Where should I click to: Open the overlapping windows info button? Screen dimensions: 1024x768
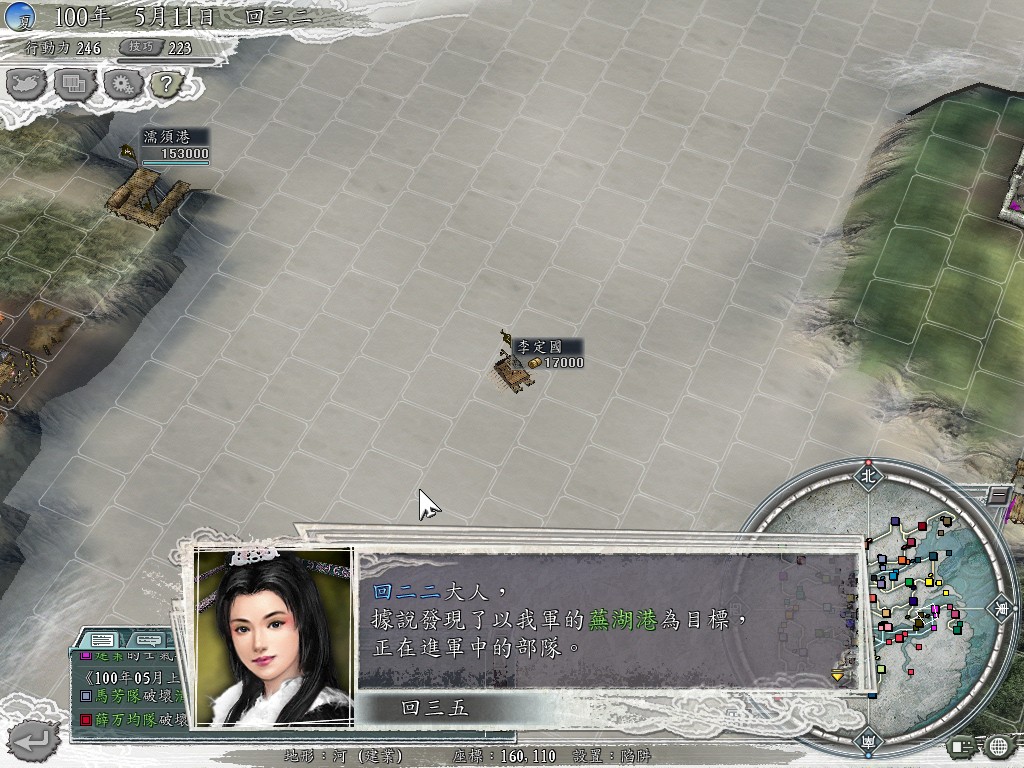coord(75,84)
